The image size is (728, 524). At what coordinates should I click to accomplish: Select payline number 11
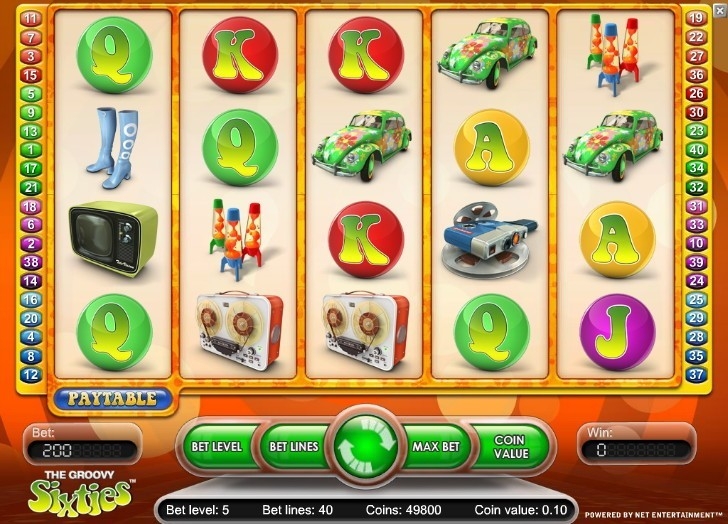coord(30,18)
